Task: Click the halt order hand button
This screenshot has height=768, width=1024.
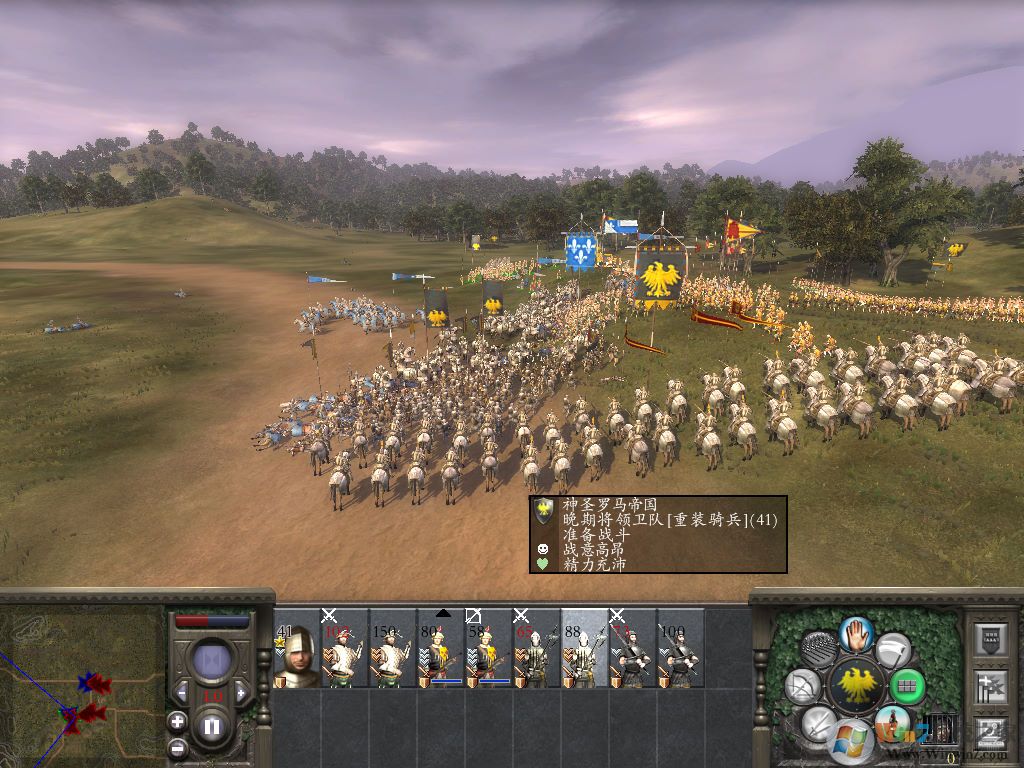Action: pyautogui.click(x=854, y=632)
